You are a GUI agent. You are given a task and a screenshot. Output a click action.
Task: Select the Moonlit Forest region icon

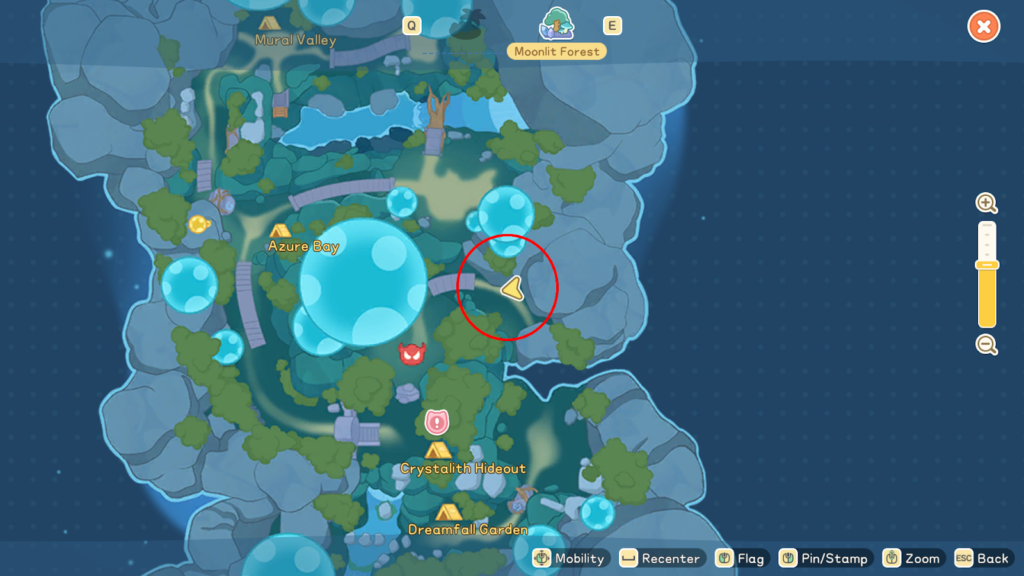(557, 24)
